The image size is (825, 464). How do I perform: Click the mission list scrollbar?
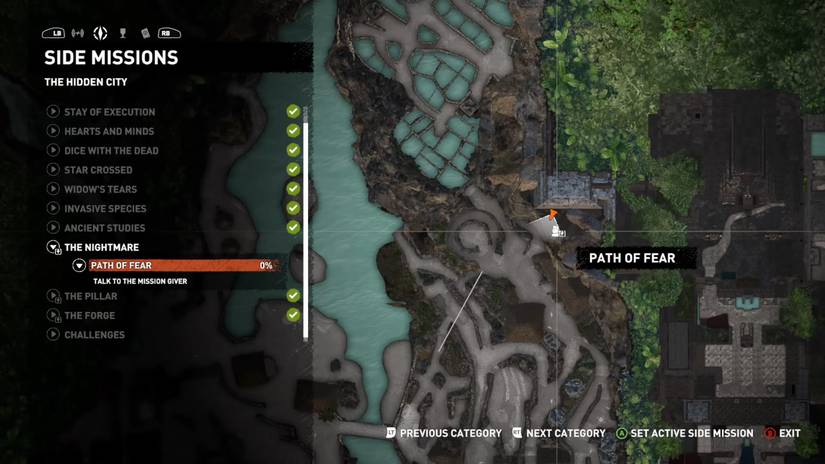point(306,220)
